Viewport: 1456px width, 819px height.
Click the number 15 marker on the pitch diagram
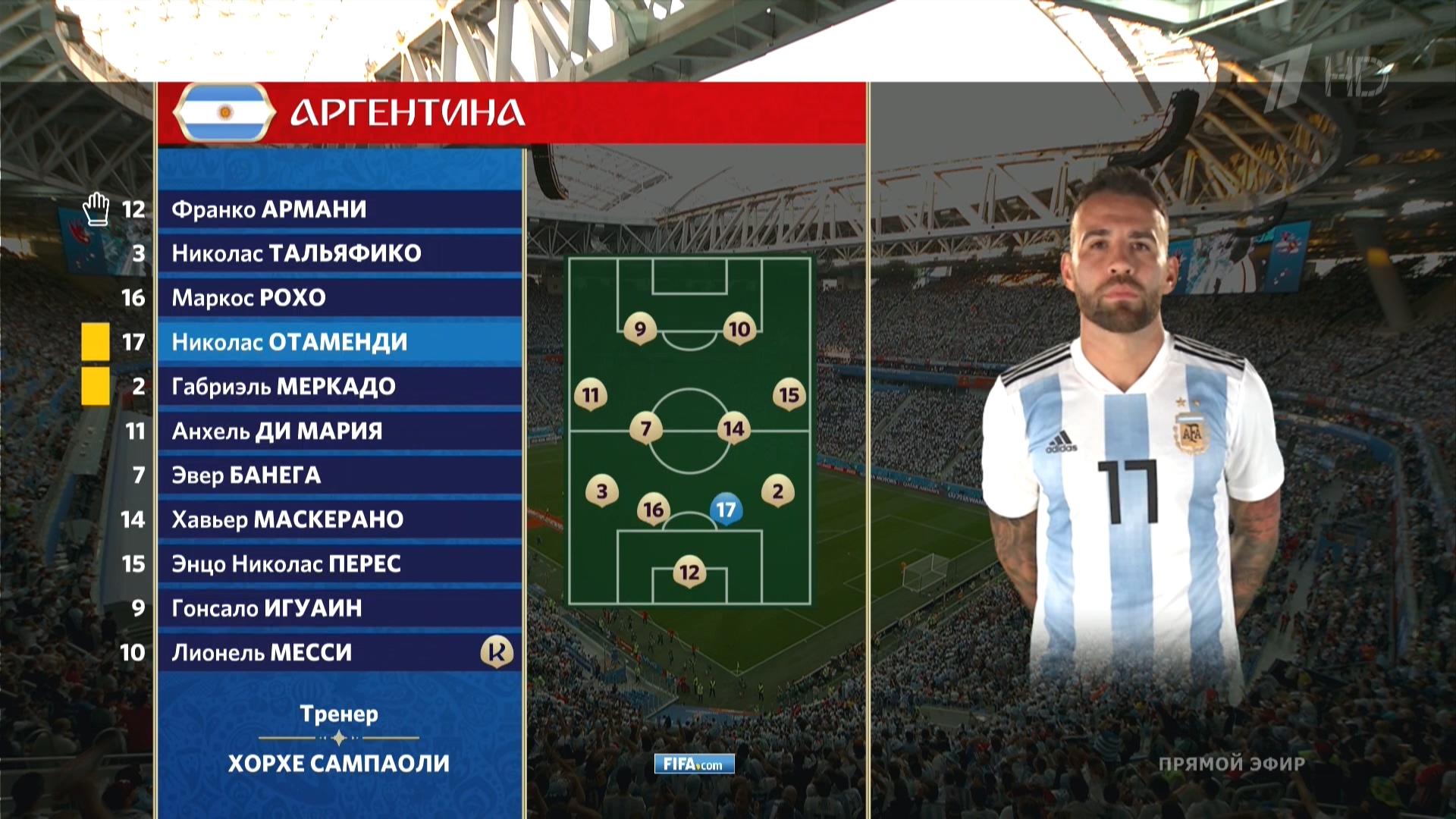789,394
